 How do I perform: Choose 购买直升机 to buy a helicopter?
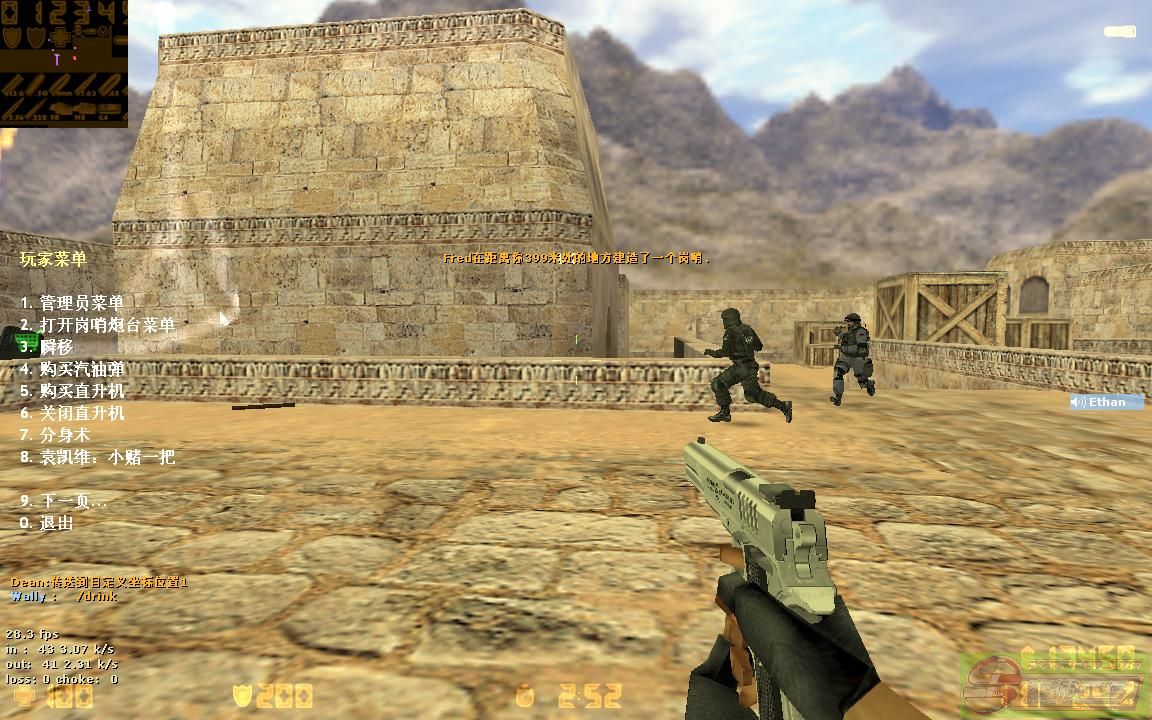(72, 391)
